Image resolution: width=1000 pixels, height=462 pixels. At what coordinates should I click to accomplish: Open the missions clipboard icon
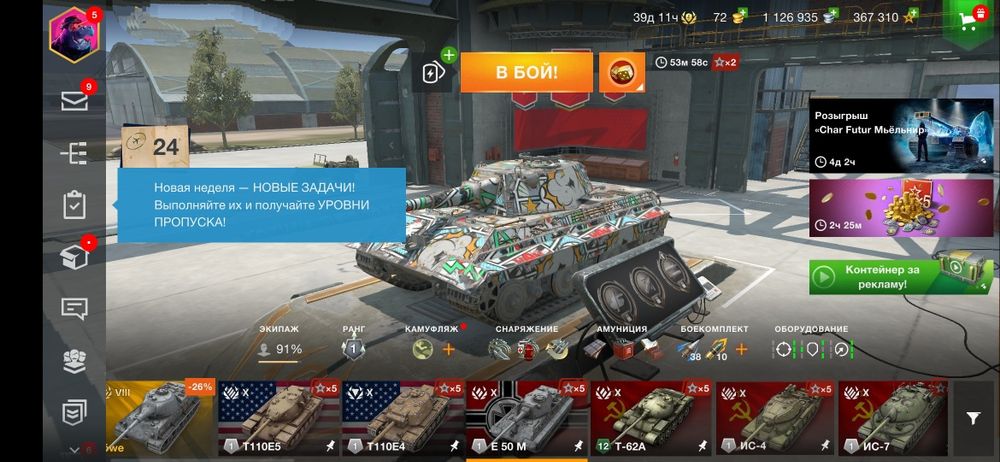pyautogui.click(x=74, y=205)
